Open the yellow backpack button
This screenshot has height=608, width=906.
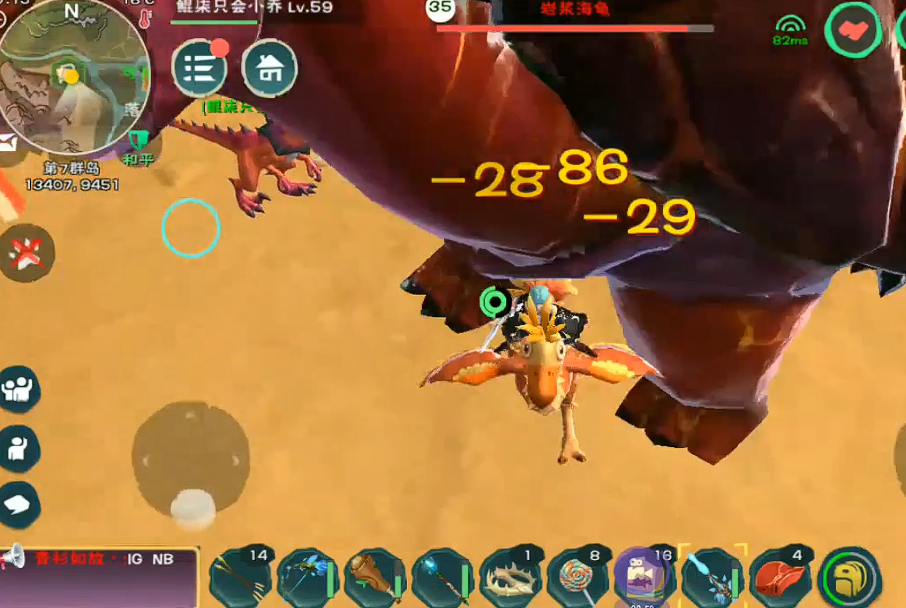849,578
